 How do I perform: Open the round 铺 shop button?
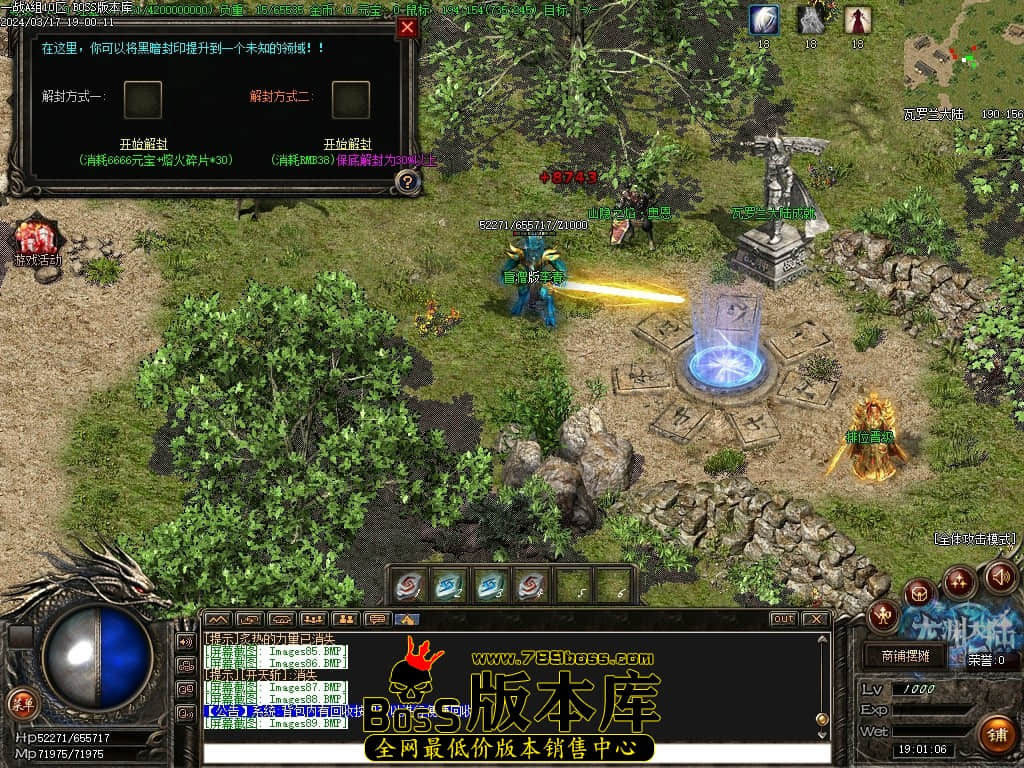point(995,734)
